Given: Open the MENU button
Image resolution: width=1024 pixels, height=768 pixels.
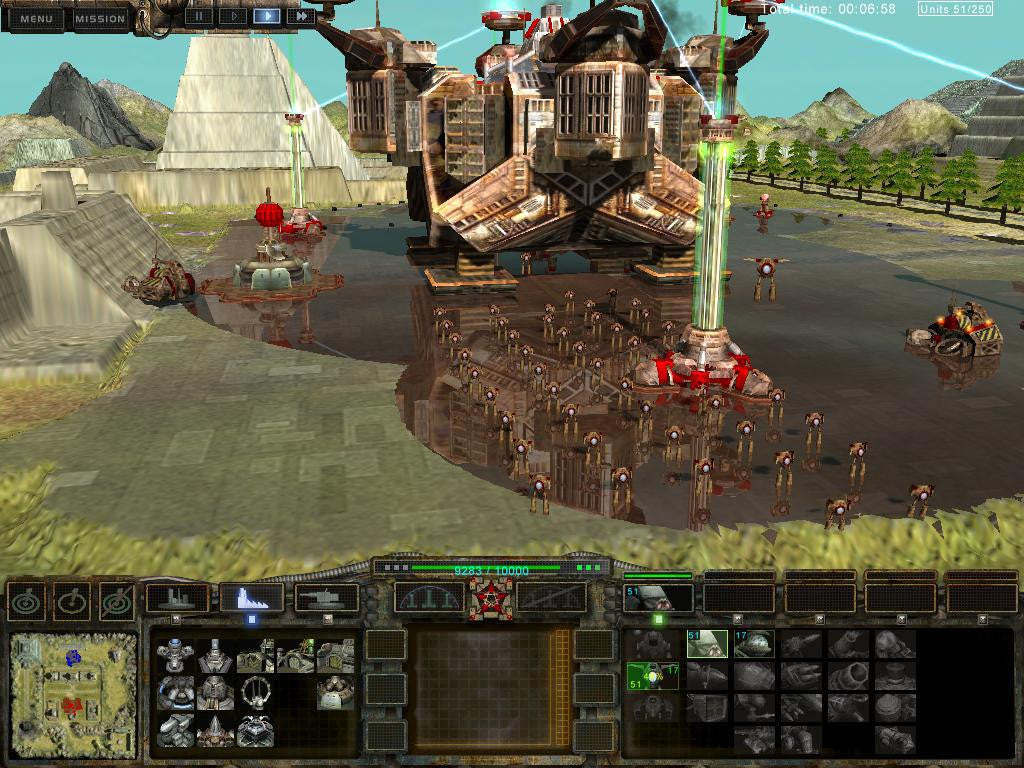Looking at the screenshot, I should (x=36, y=18).
